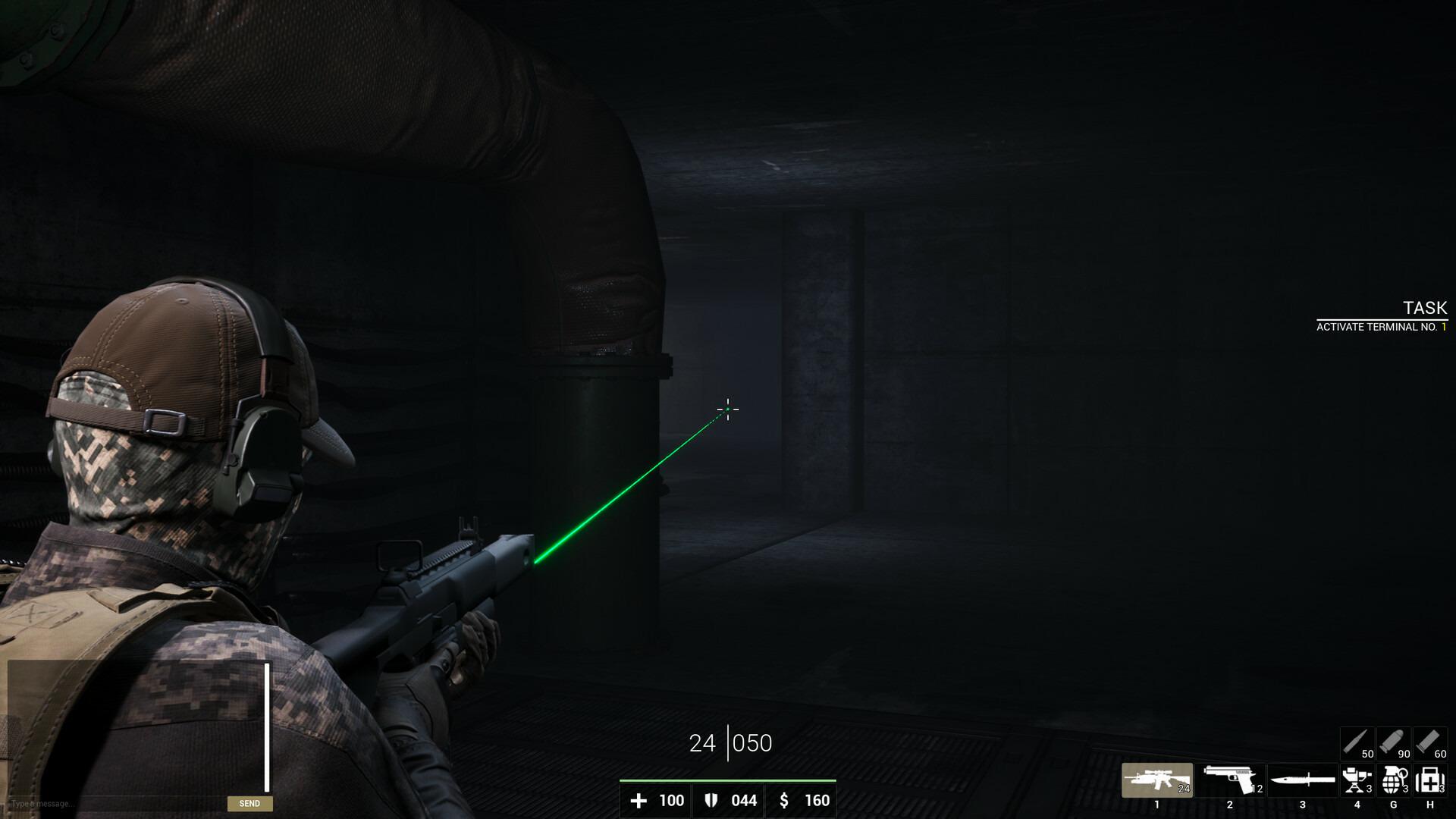Click the shotgun shell ammo icon
The image size is (1456, 819).
(x=1429, y=743)
